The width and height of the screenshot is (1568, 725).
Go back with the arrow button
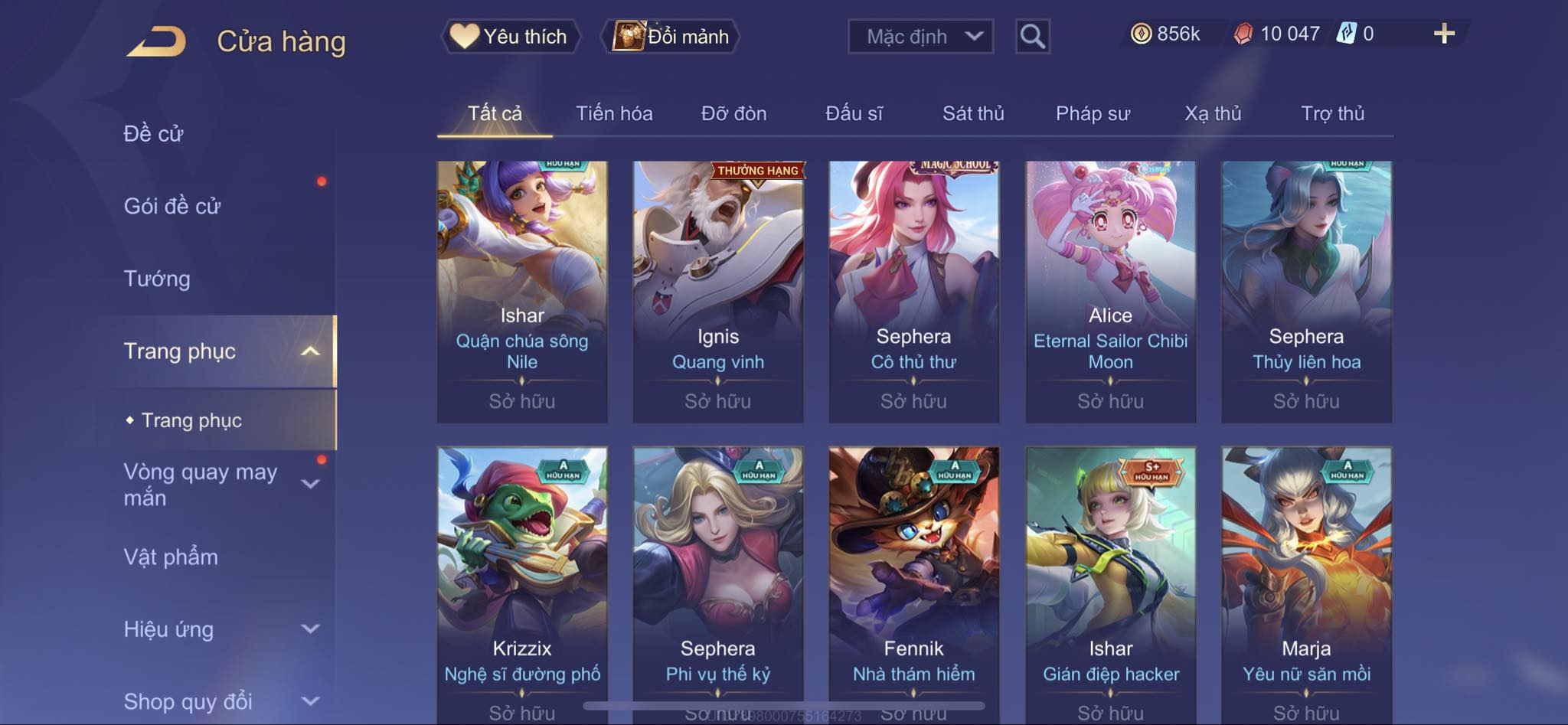[x=157, y=41]
